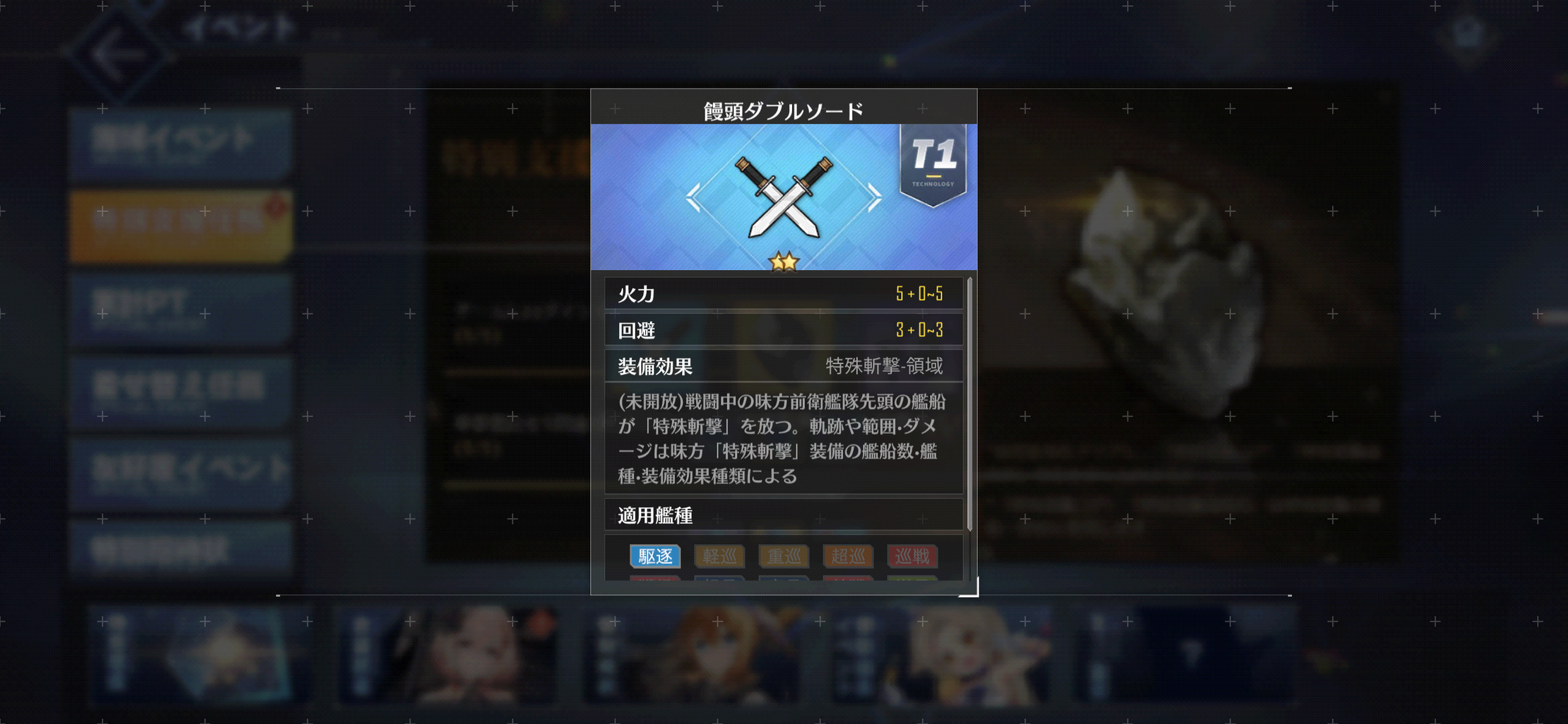Select the orange 超巡 ship type icon

(848, 556)
